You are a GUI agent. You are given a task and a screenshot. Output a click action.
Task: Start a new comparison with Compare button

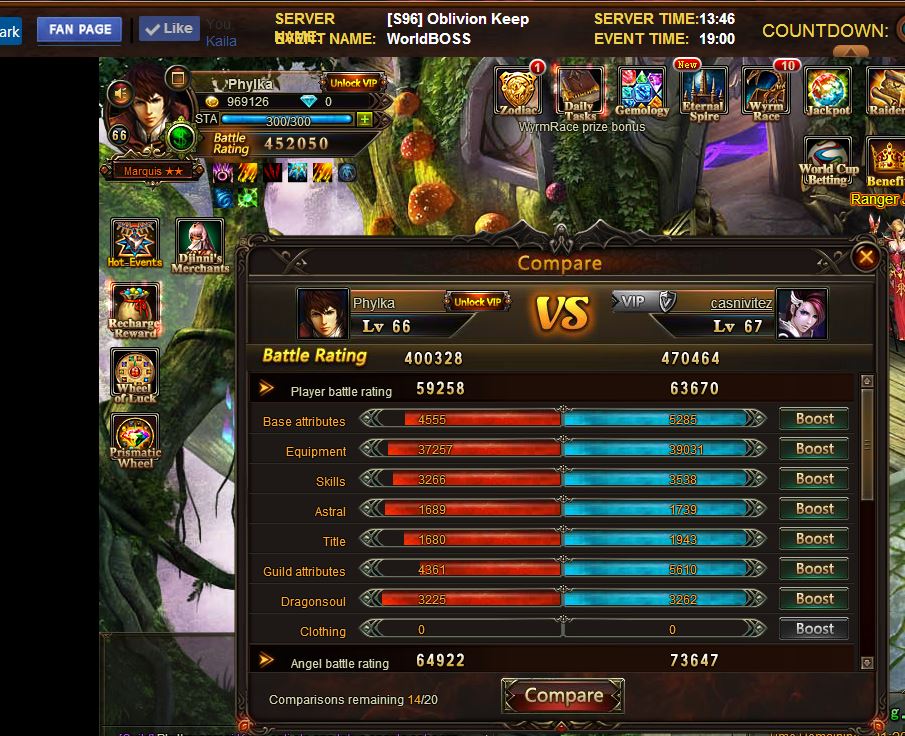tap(563, 696)
